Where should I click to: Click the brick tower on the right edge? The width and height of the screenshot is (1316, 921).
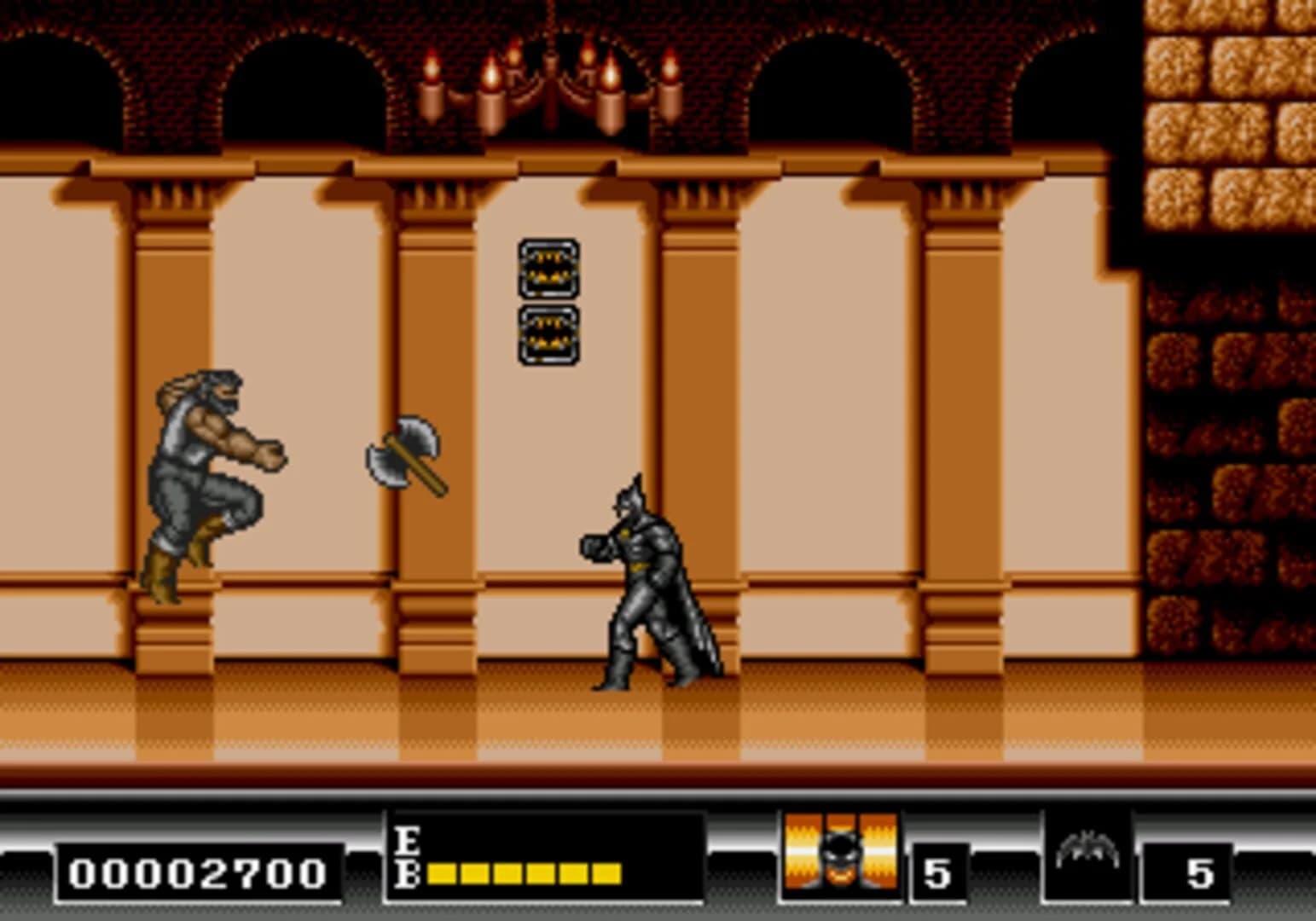tap(1228, 341)
